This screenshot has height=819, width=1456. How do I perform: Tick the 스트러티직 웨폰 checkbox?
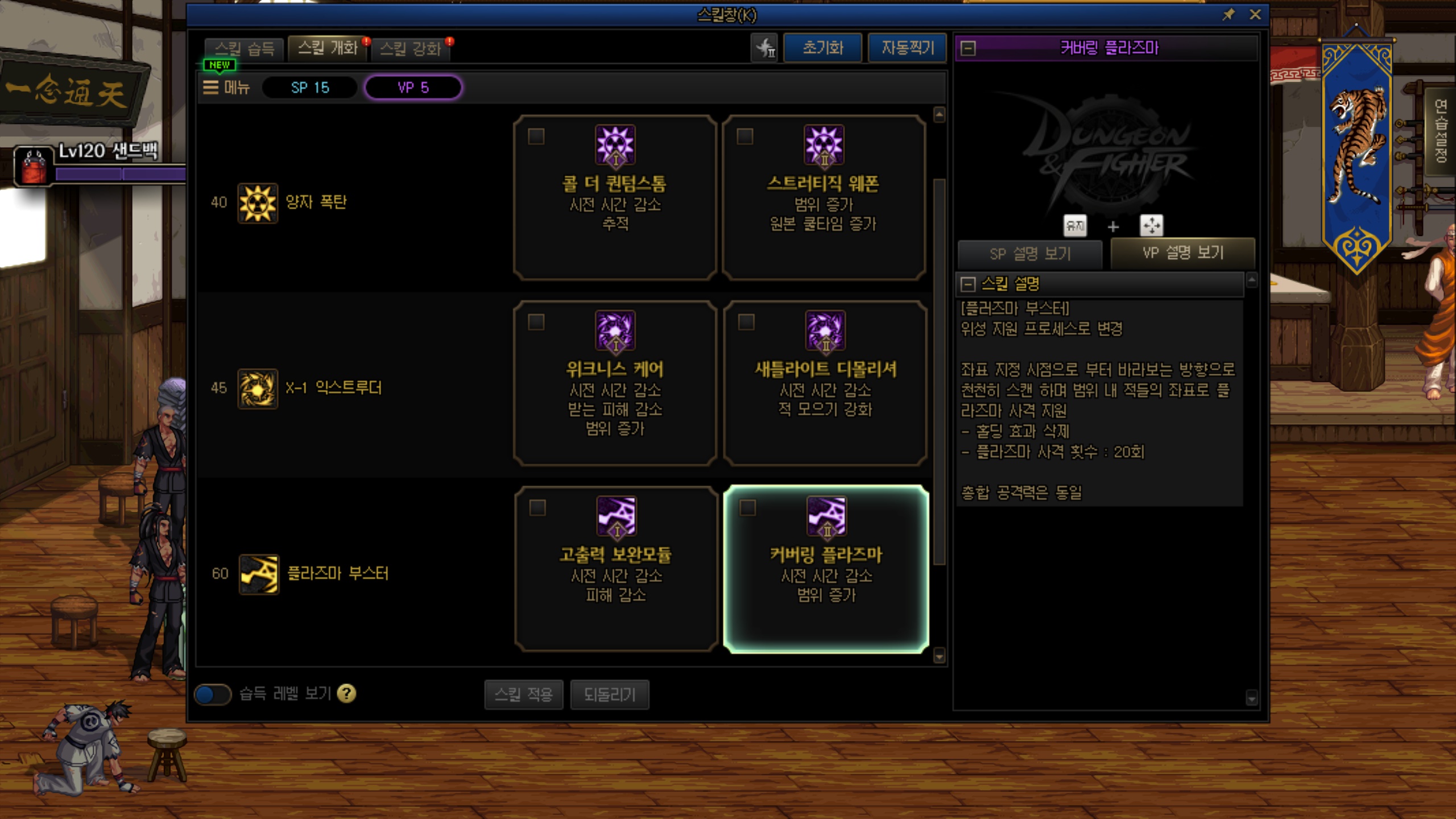coord(745,136)
